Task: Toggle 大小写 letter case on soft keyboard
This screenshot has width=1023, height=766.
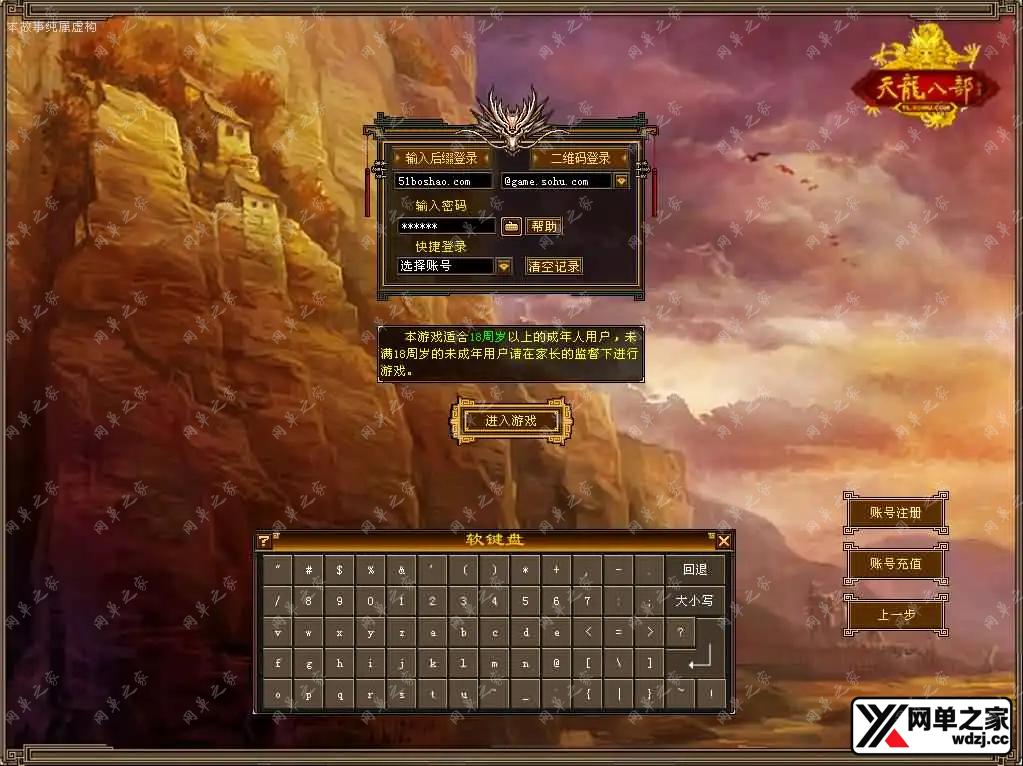Action: 695,601
